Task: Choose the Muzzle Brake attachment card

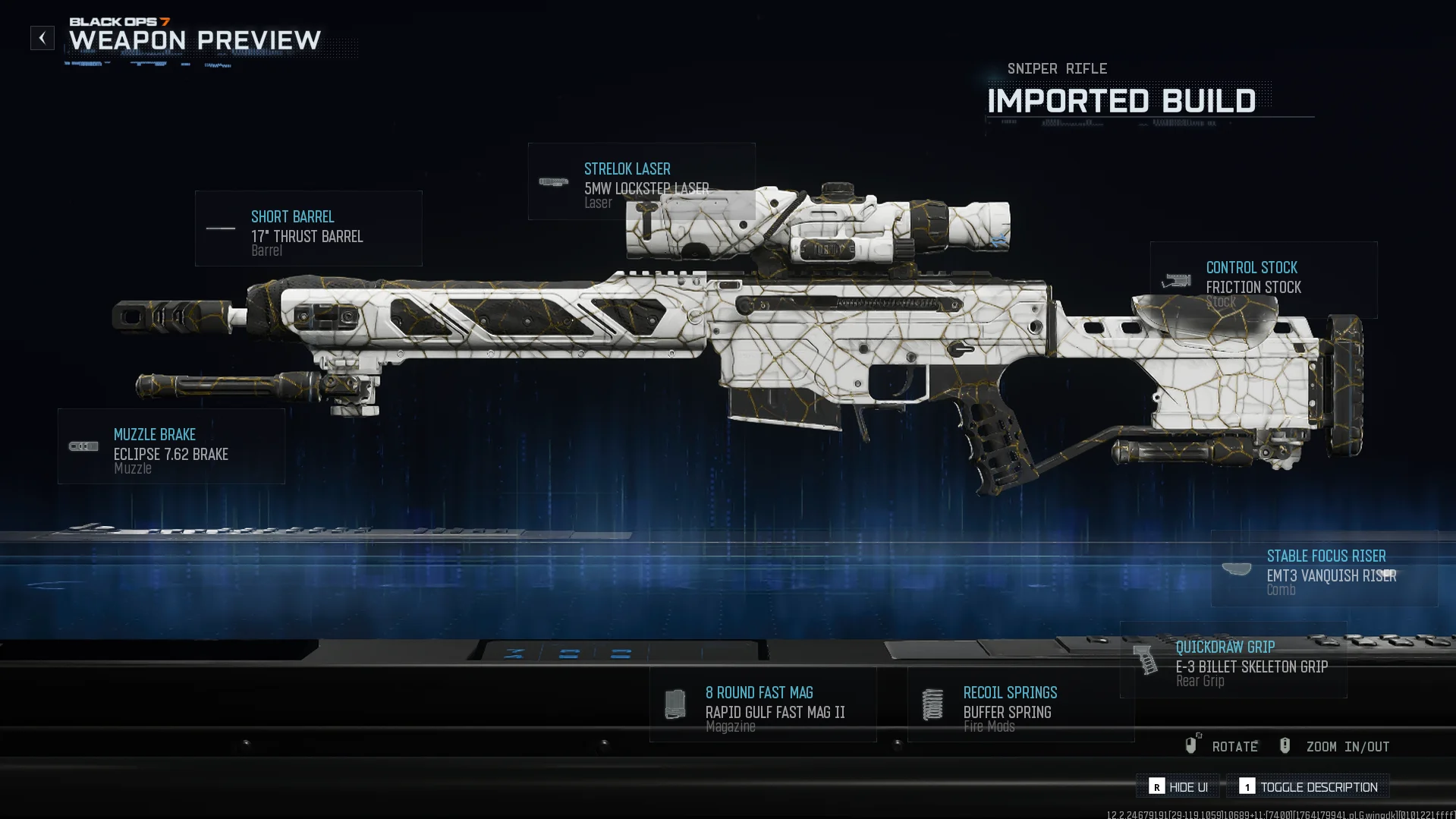Action: pos(171,446)
